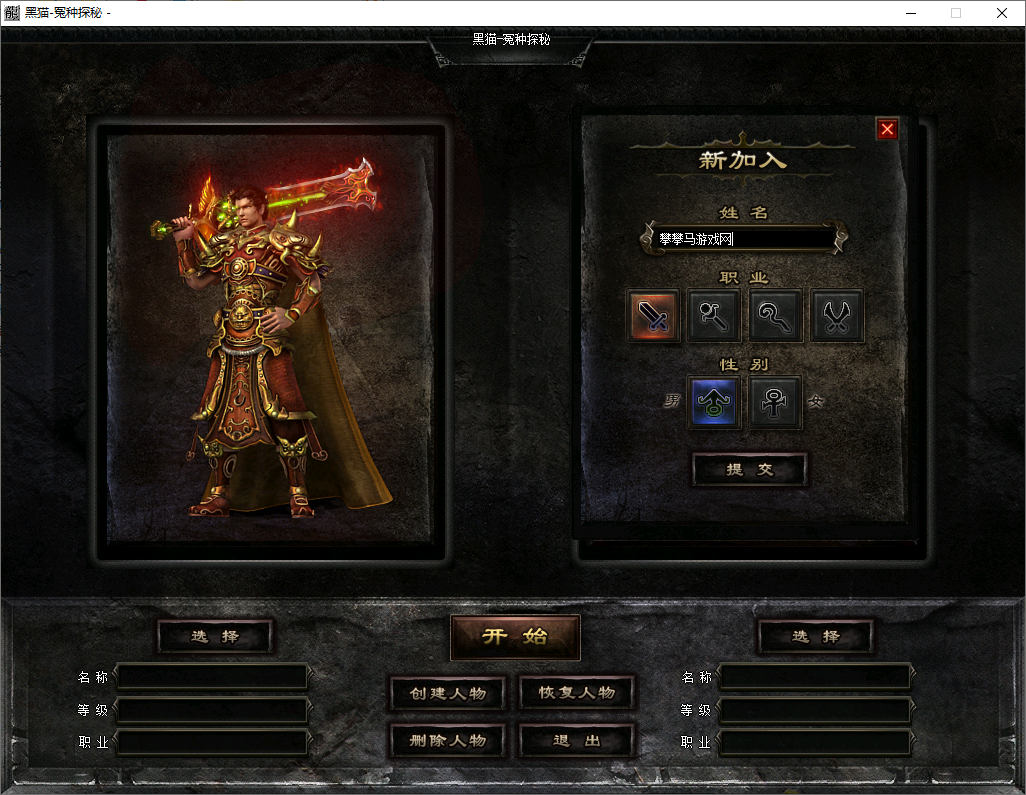
Task: Start the game with 开始
Action: (x=515, y=637)
